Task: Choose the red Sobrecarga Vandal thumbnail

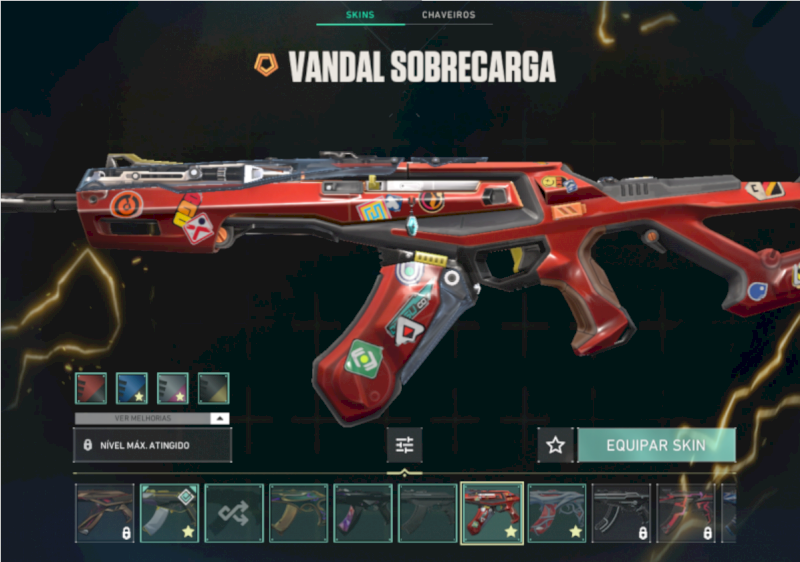Action: coord(491,513)
